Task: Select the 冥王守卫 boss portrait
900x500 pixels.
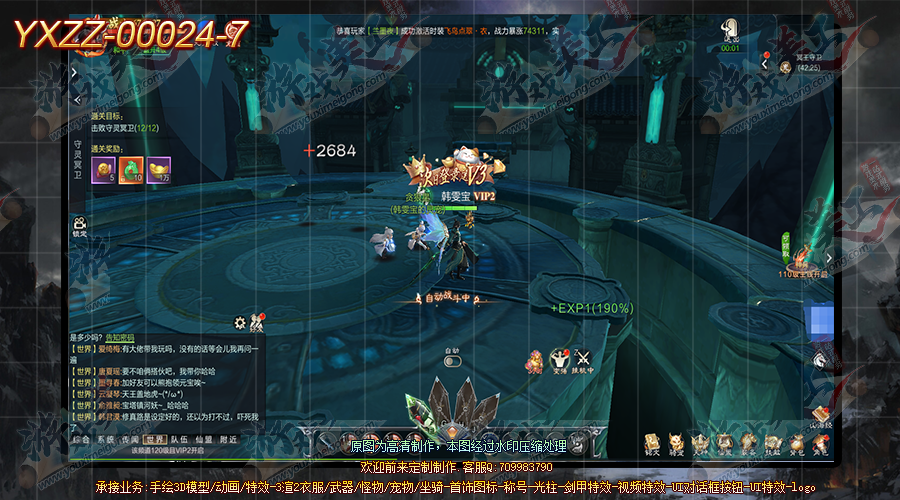Action: pyautogui.click(x=786, y=66)
